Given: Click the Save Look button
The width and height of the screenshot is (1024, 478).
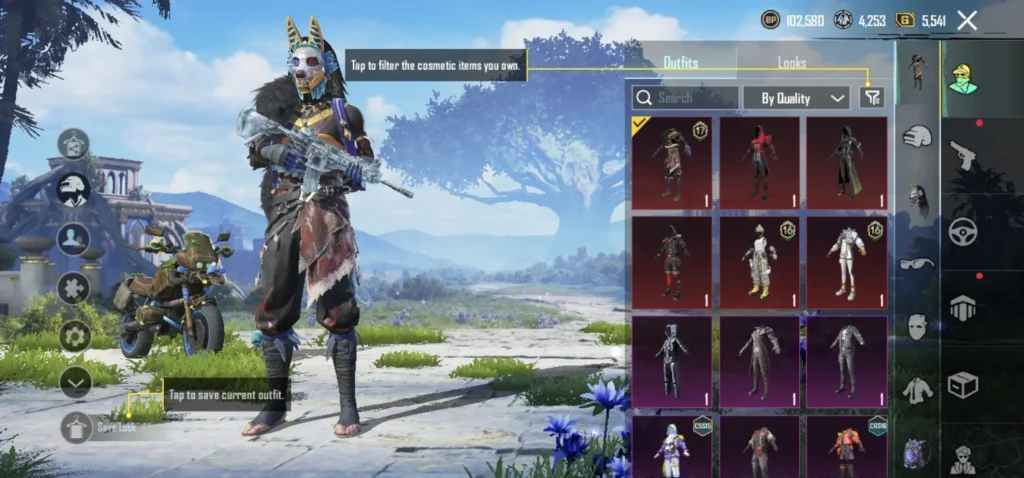Looking at the screenshot, I should coord(77,427).
